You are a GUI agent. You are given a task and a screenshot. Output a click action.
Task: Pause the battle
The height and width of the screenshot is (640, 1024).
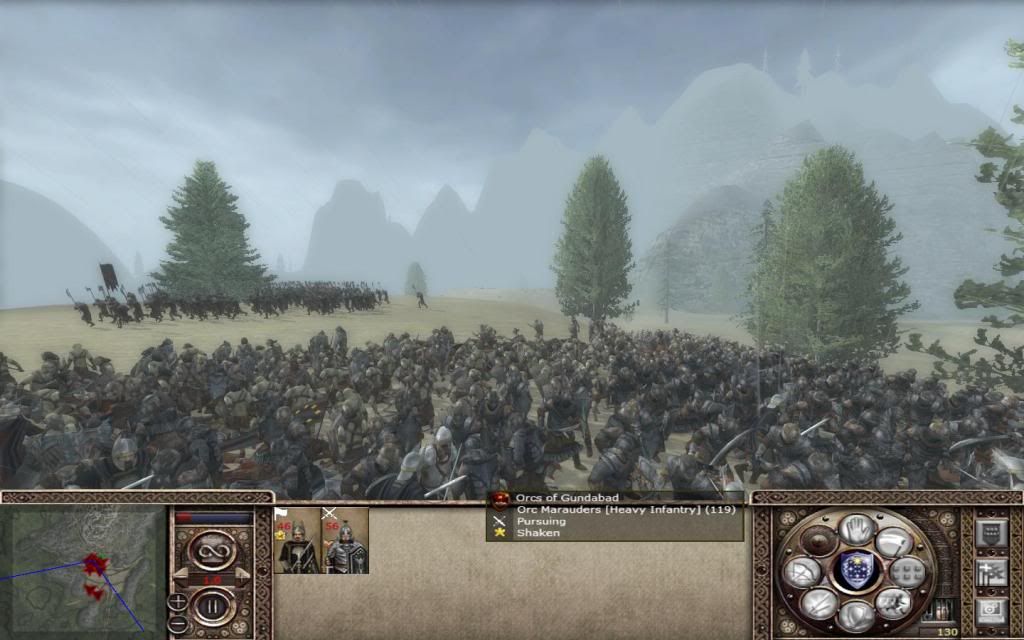click(212, 607)
